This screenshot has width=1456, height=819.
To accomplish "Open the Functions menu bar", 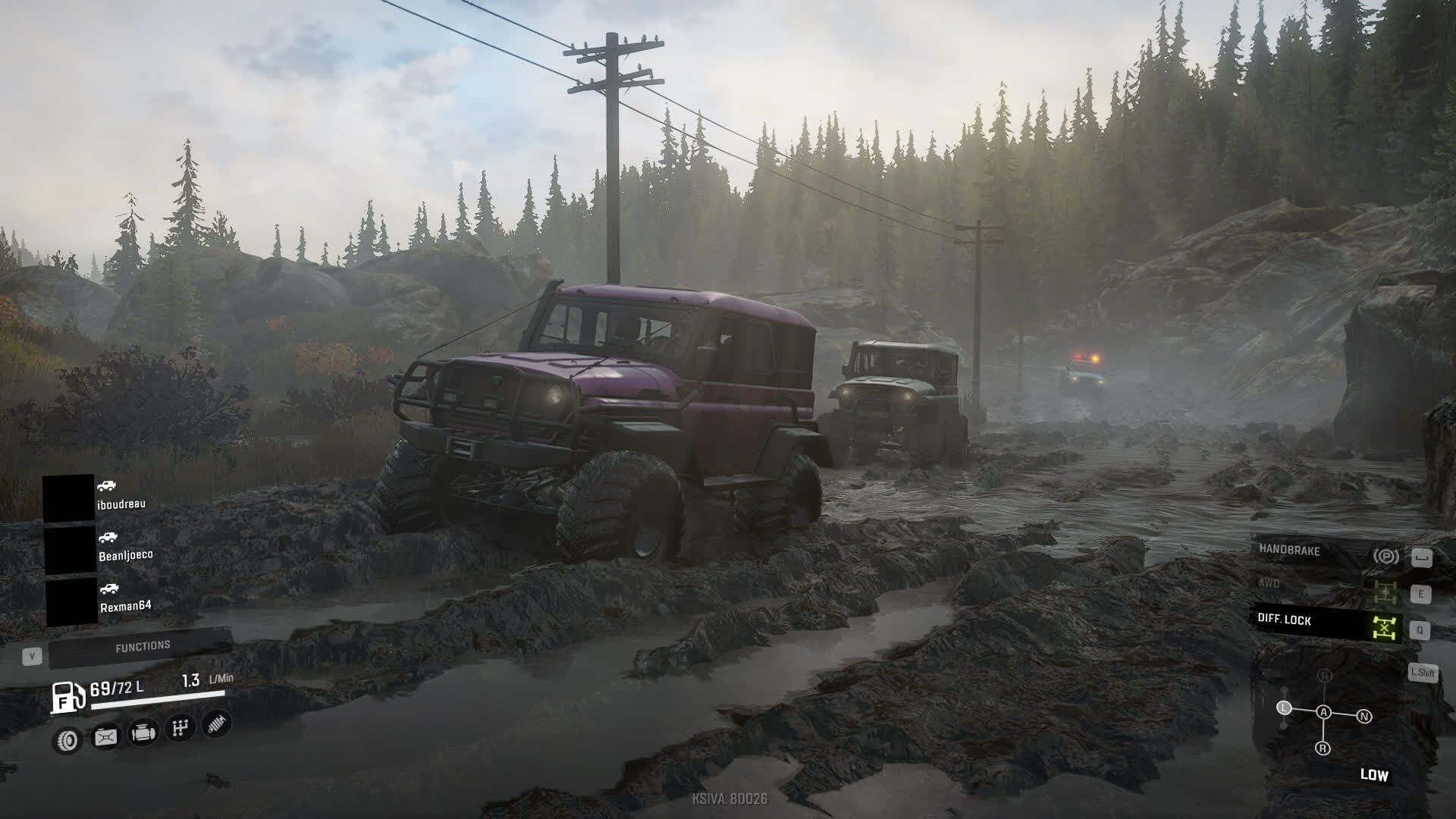I will 142,647.
